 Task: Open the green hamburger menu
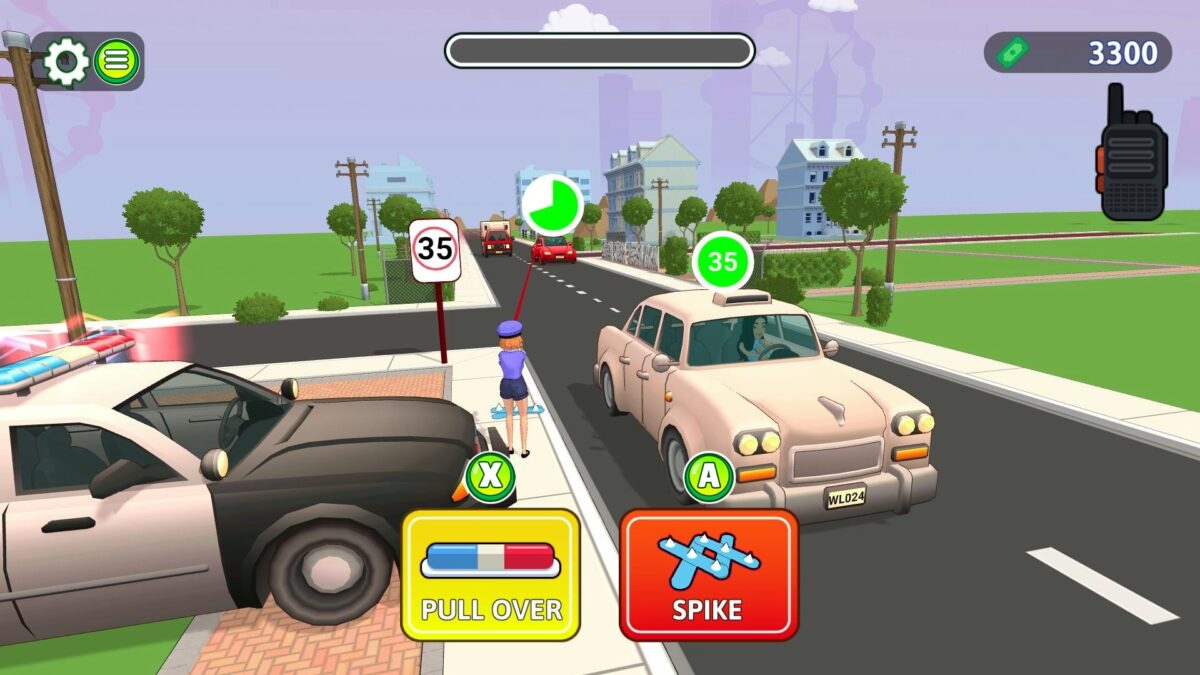coord(117,62)
